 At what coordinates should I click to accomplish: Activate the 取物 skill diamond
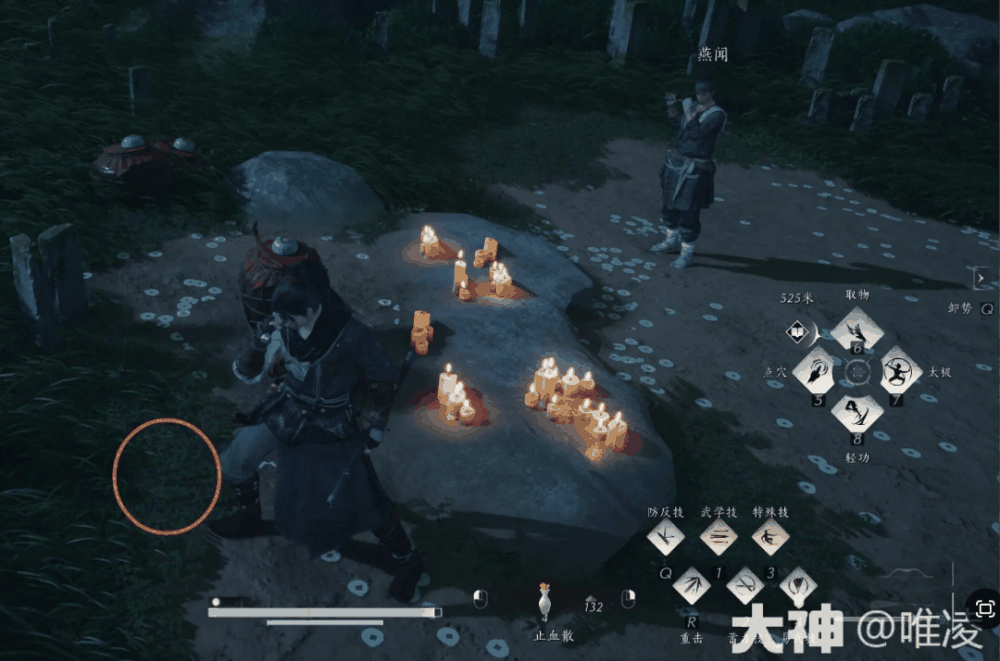coord(857,328)
